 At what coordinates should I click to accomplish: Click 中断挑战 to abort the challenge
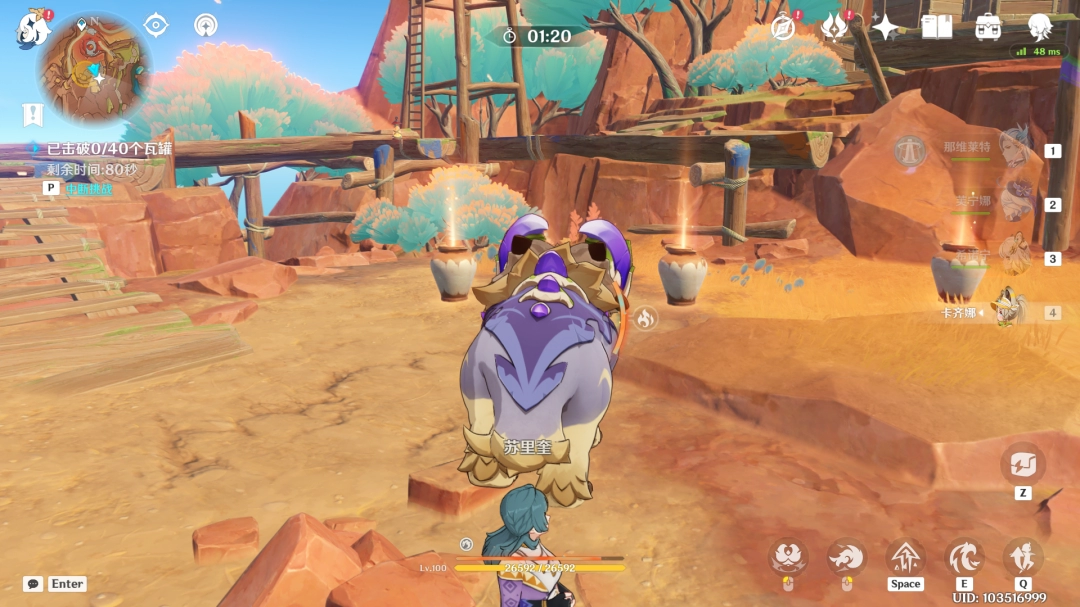click(x=89, y=188)
